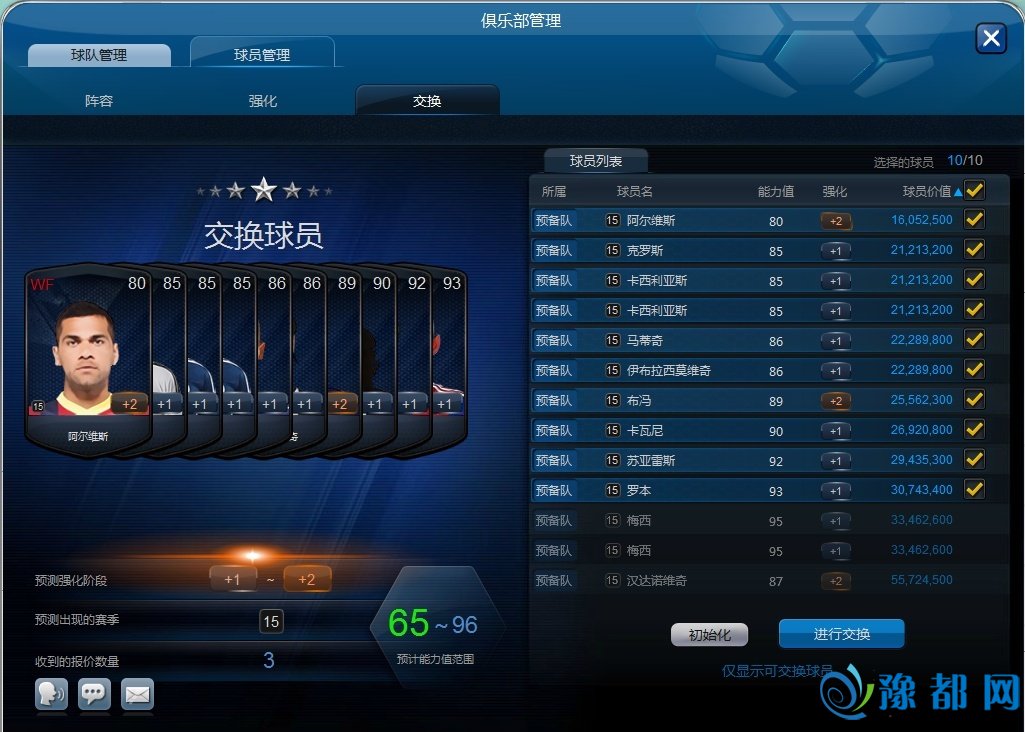The image size is (1025, 732).
Task: Uncheck the 阿尔维斯 row checkbox
Action: pos(974,220)
